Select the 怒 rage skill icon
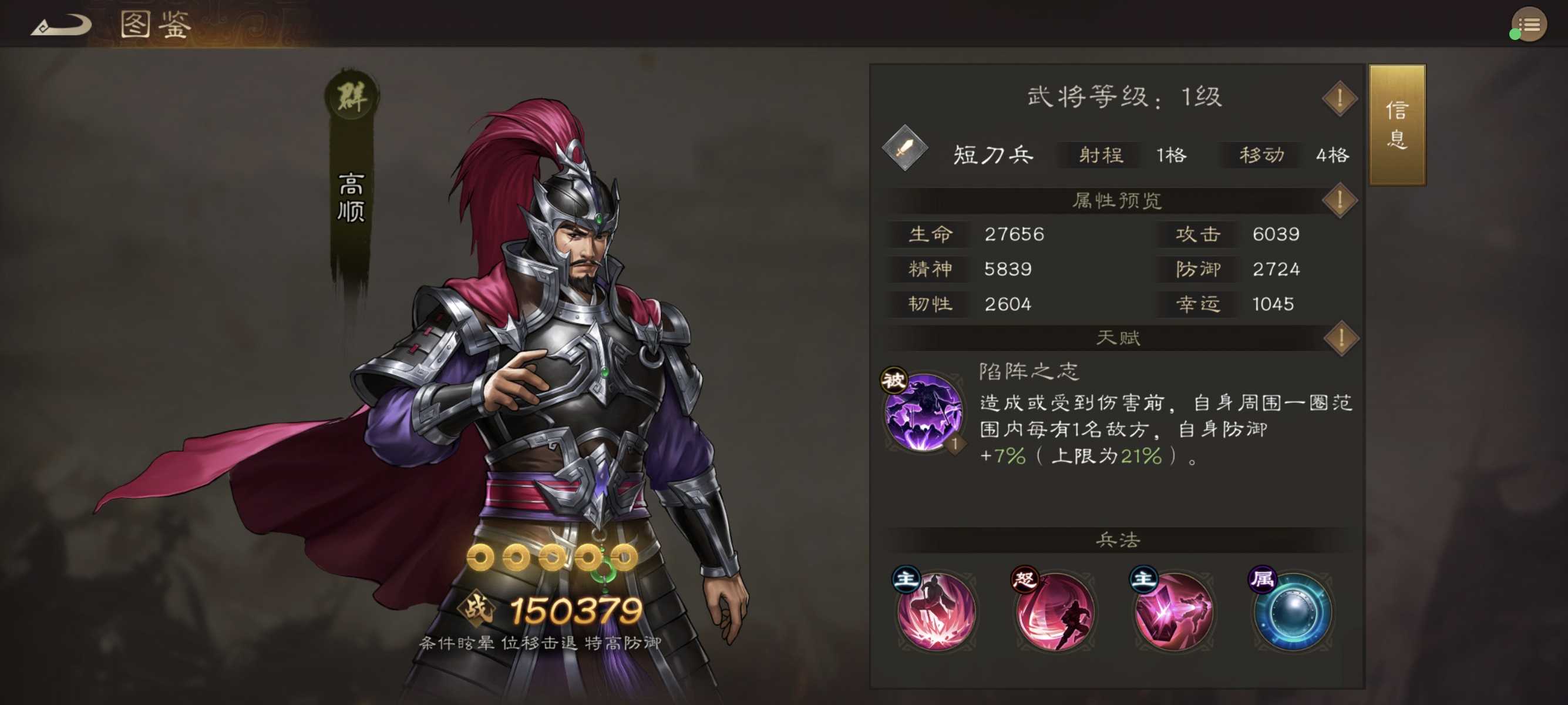The height and width of the screenshot is (705, 1568). pyautogui.click(x=1055, y=615)
